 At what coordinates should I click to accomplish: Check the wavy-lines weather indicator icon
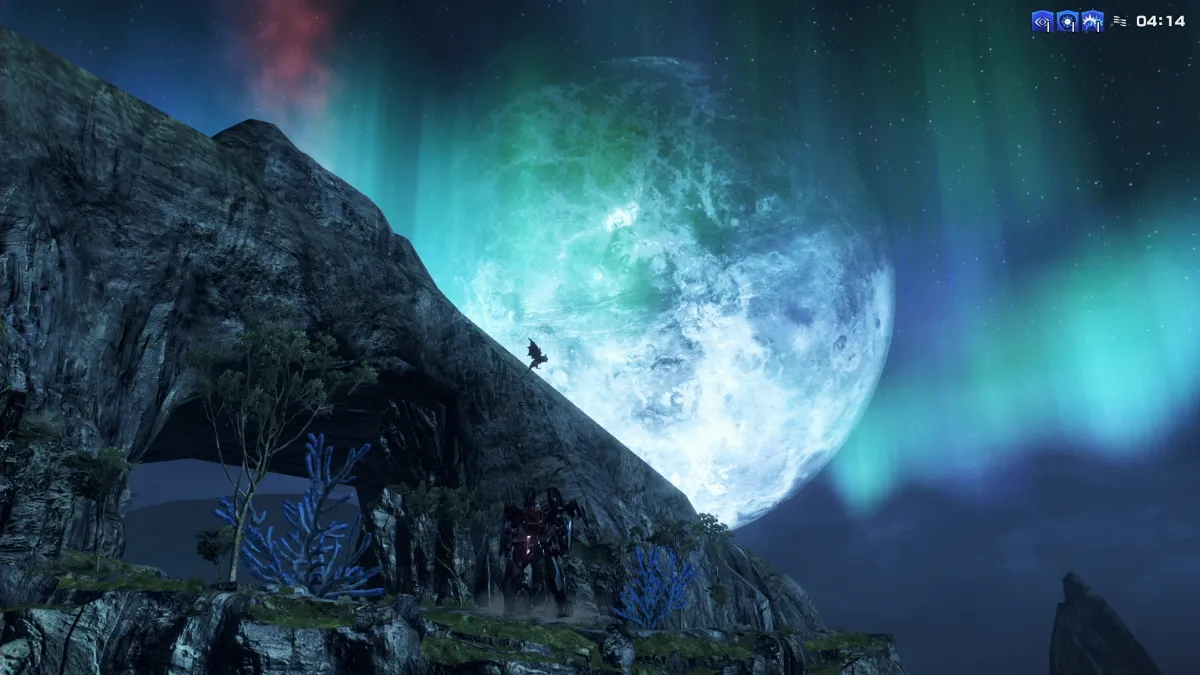1119,21
